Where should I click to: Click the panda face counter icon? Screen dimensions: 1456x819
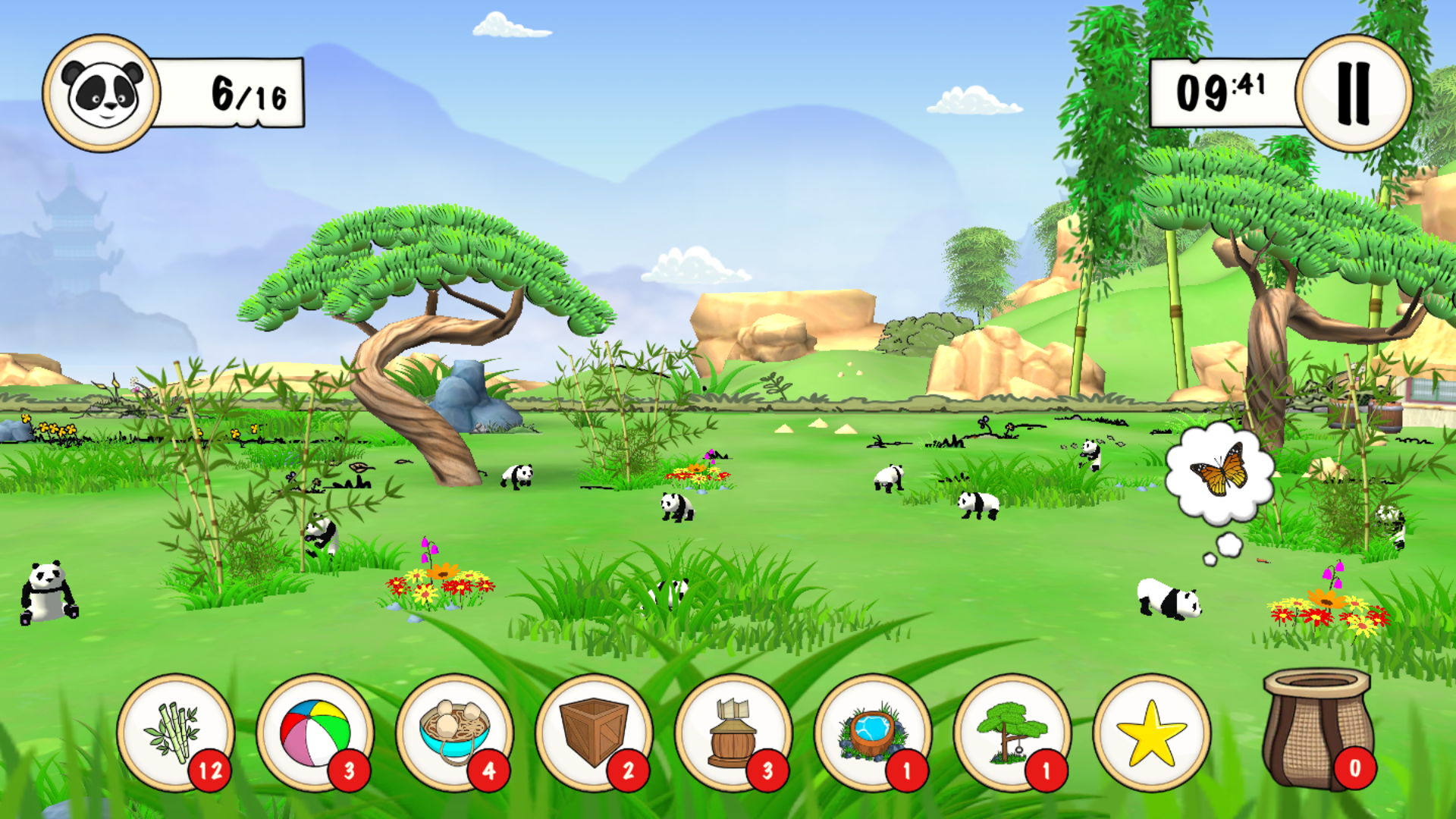(x=102, y=93)
